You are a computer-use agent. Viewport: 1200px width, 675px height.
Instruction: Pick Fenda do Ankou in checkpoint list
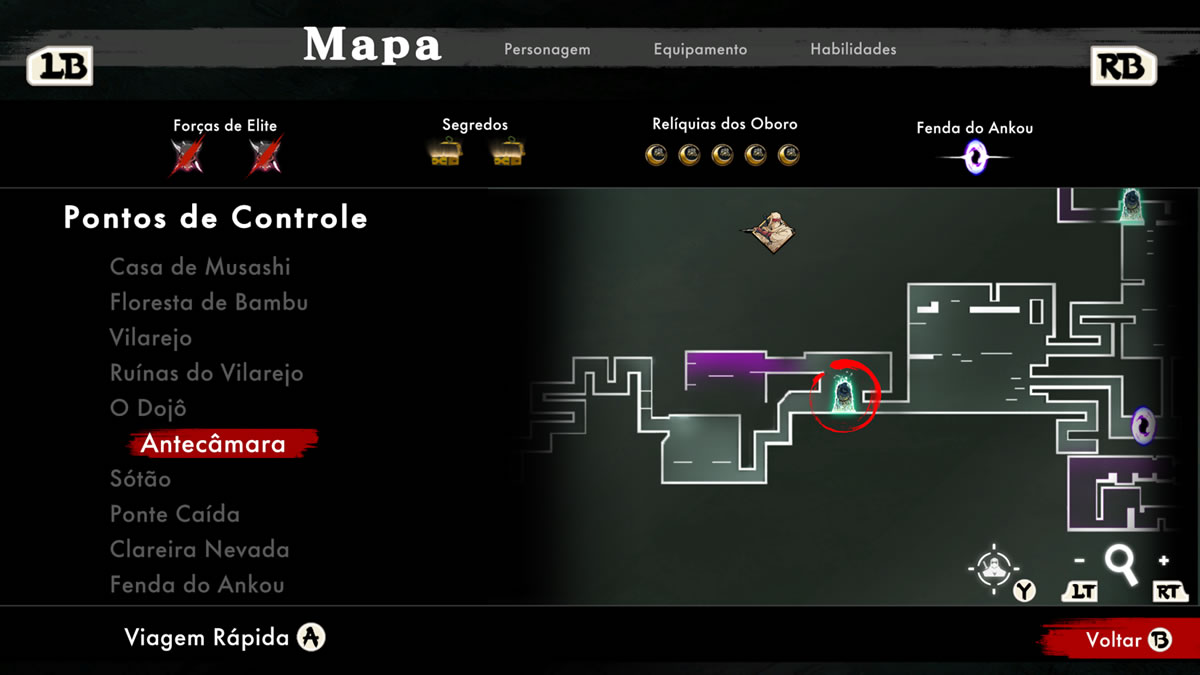tap(197, 585)
